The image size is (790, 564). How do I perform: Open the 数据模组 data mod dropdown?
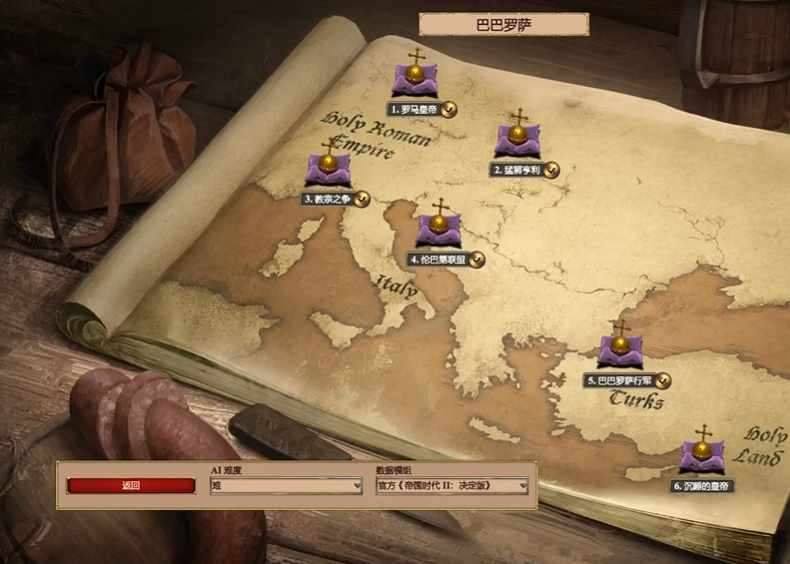pyautogui.click(x=451, y=486)
